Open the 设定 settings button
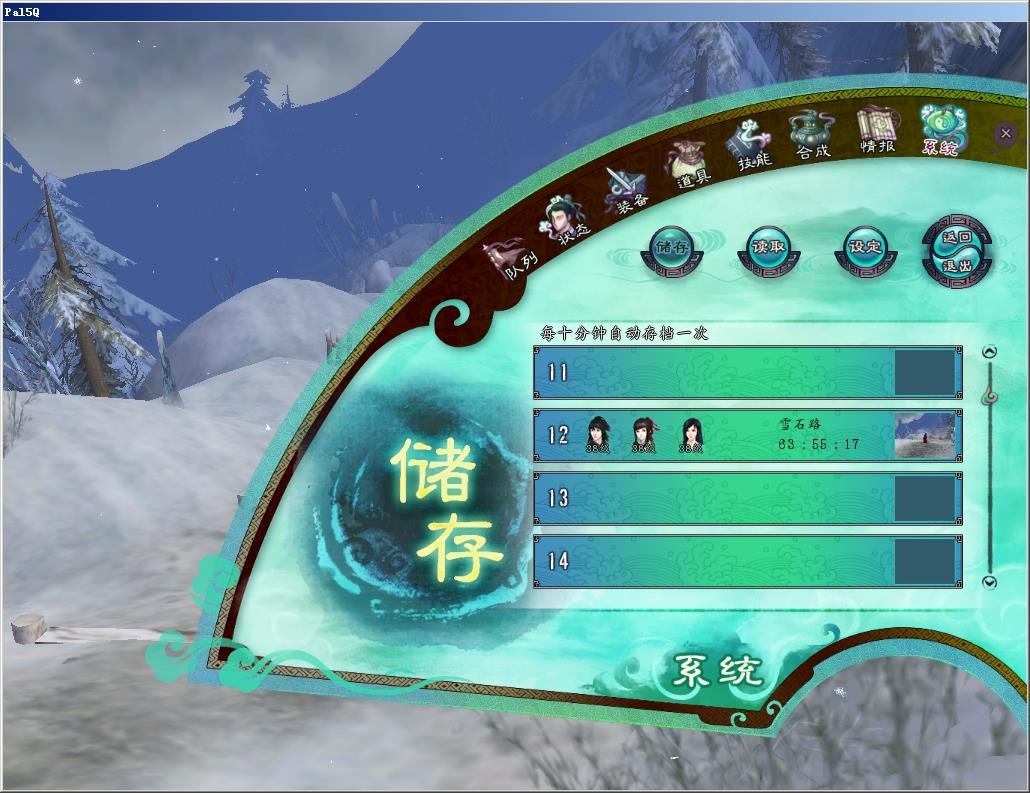Viewport: 1030px width, 793px height. (865, 250)
